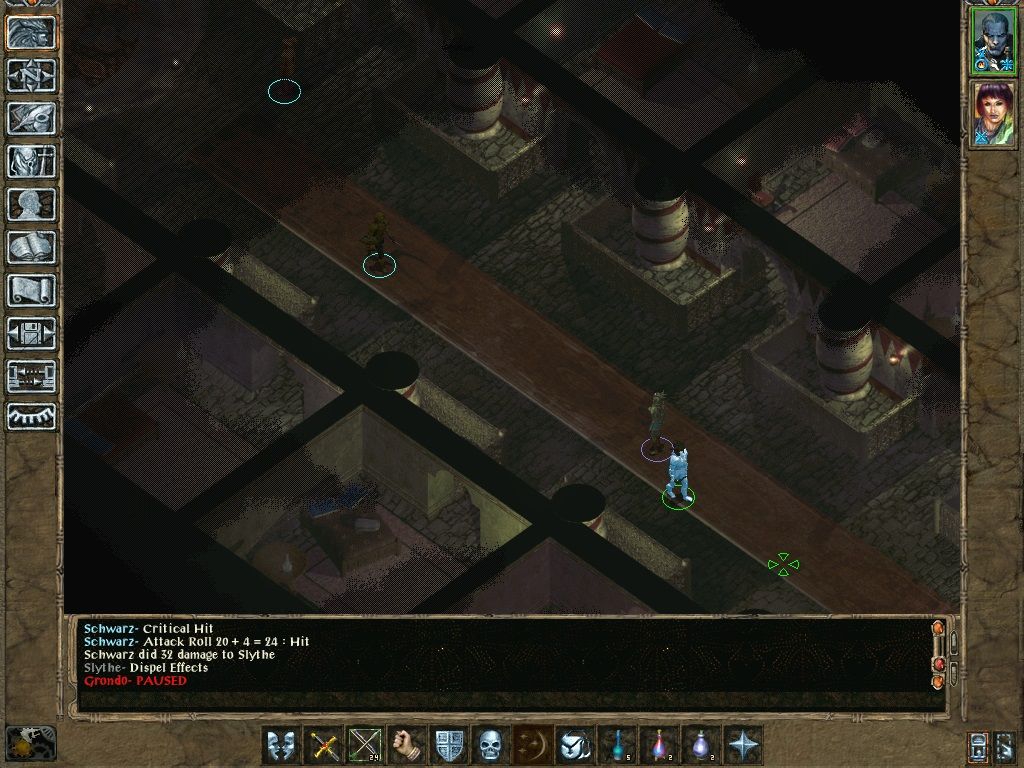This screenshot has height=768, width=1024.
Task: Choose the fist weapon slot
Action: click(x=406, y=745)
